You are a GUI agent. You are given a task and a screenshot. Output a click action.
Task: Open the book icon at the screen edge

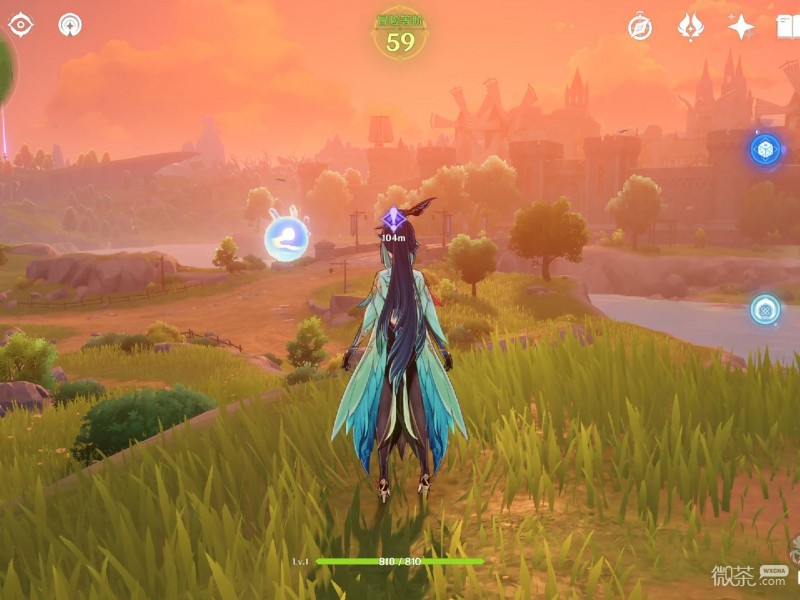pyautogui.click(x=790, y=27)
